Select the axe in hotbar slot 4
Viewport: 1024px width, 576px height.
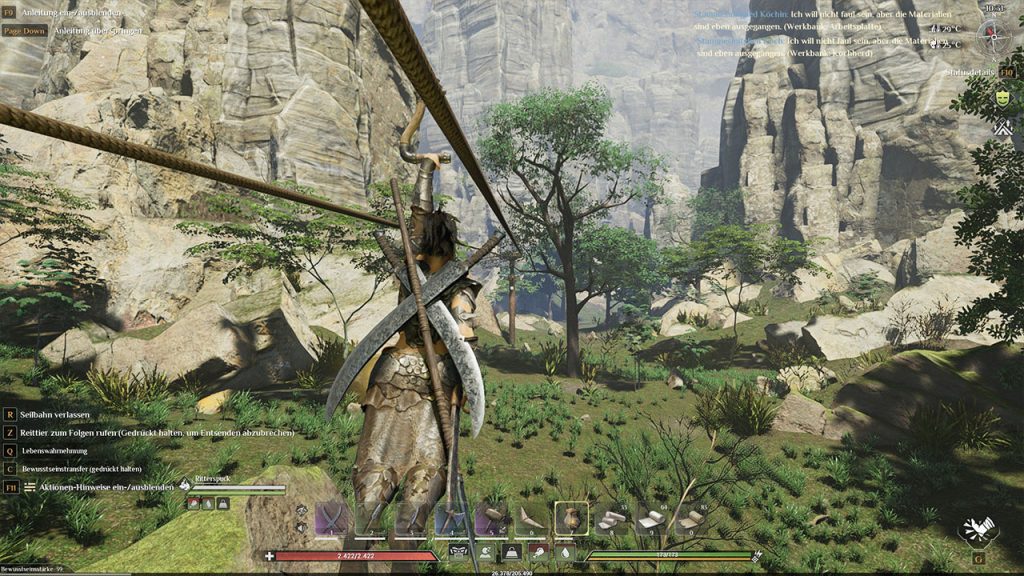(451, 518)
